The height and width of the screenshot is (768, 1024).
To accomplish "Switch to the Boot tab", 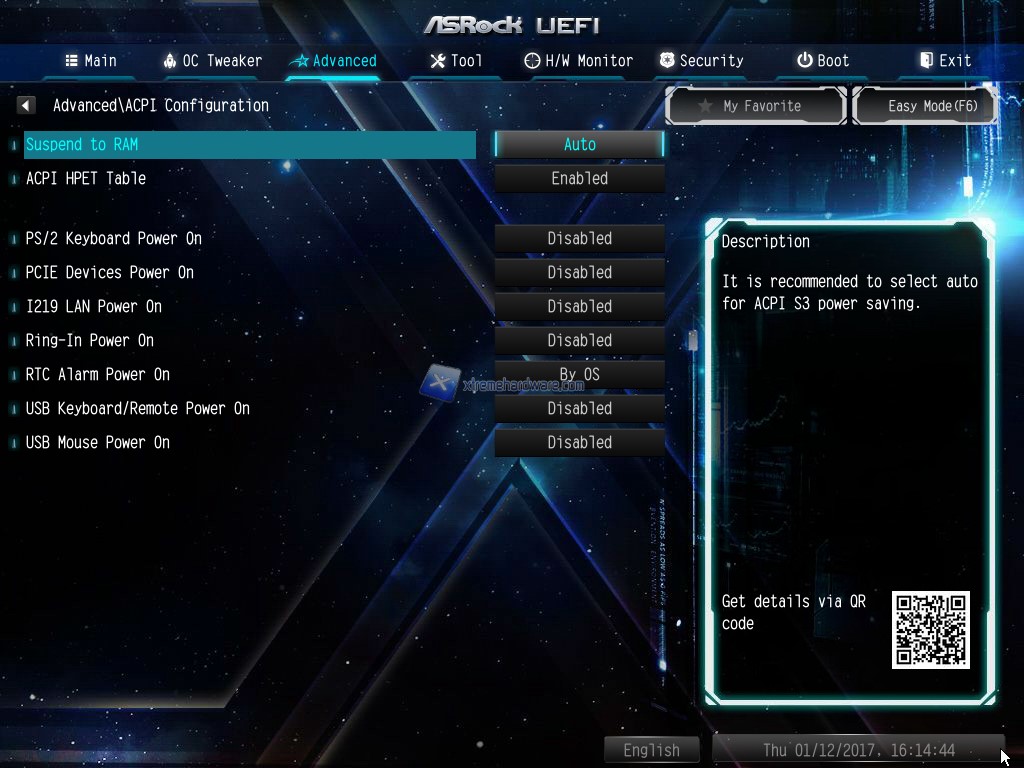I will tap(823, 60).
